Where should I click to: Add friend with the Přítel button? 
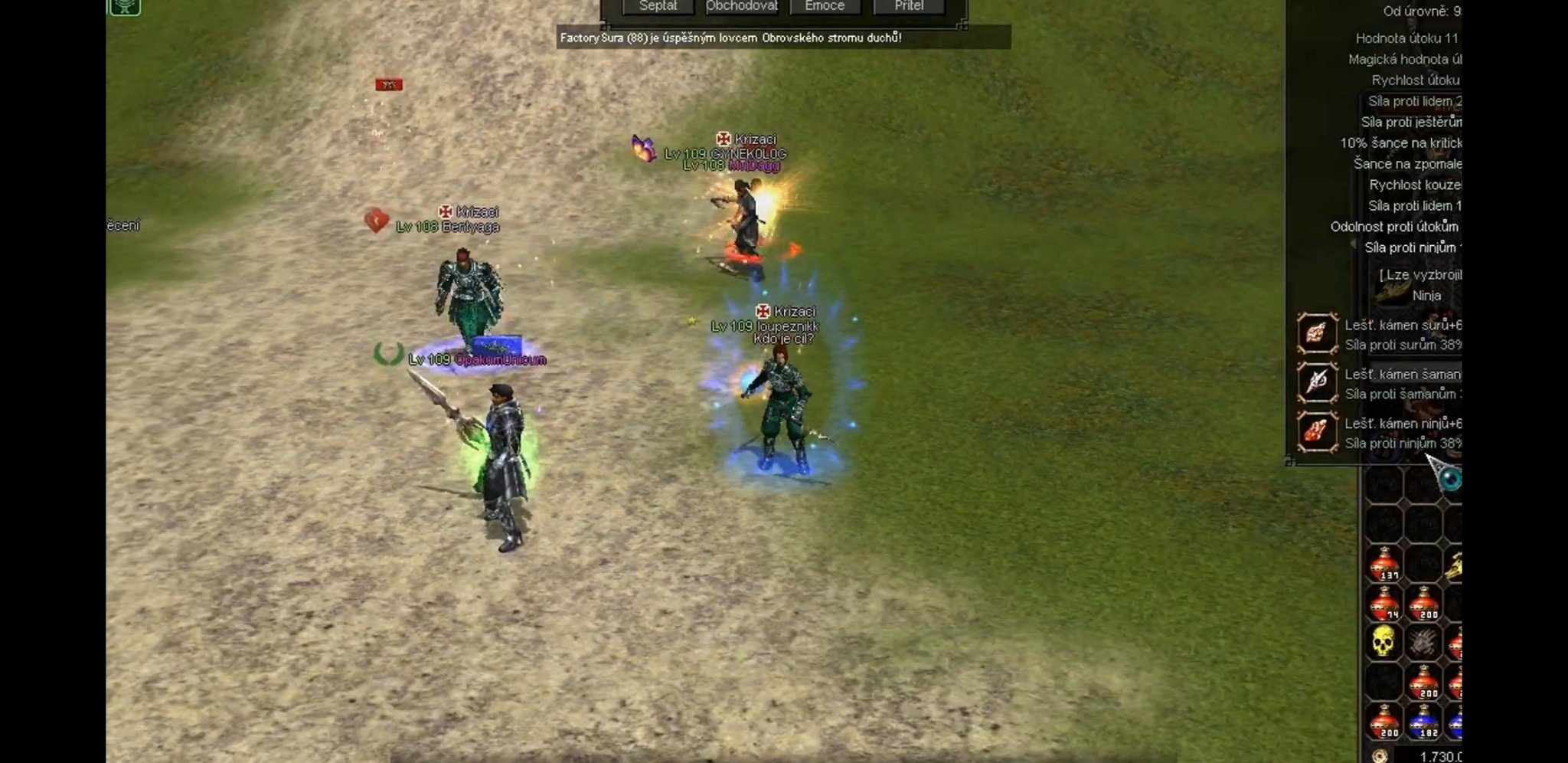(909, 6)
